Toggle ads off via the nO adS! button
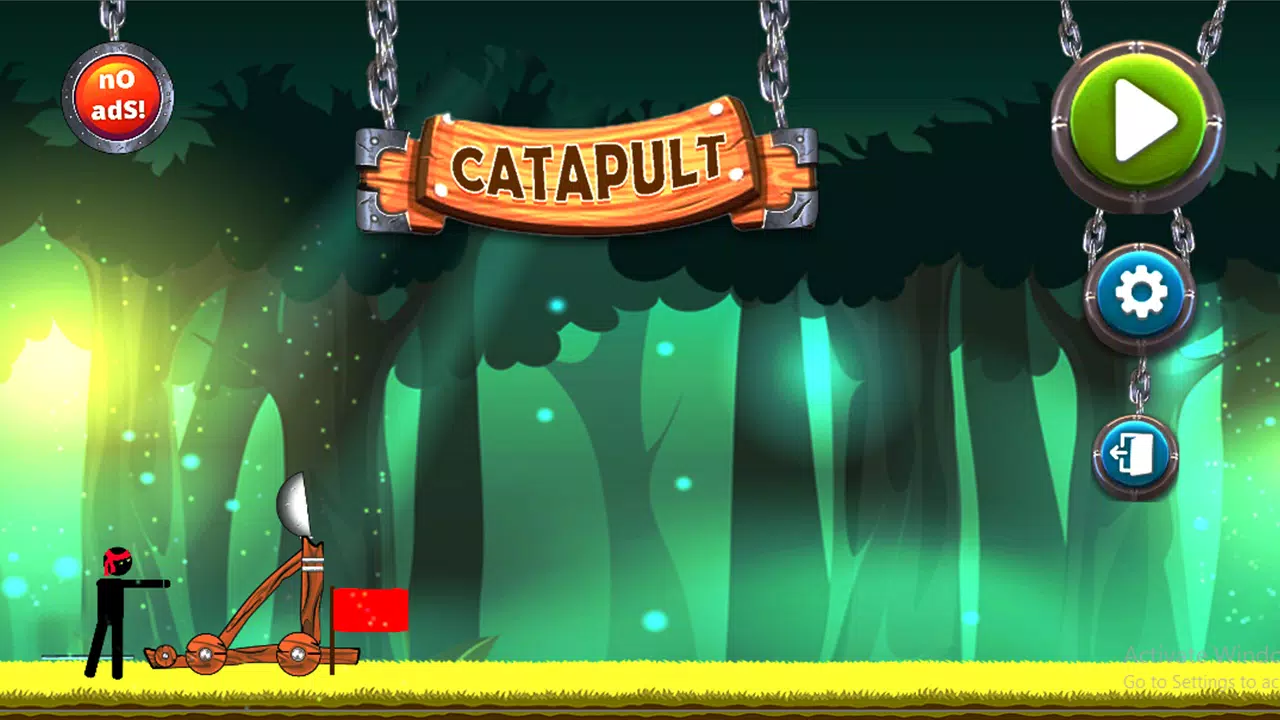Image resolution: width=1280 pixels, height=720 pixels. tap(118, 93)
